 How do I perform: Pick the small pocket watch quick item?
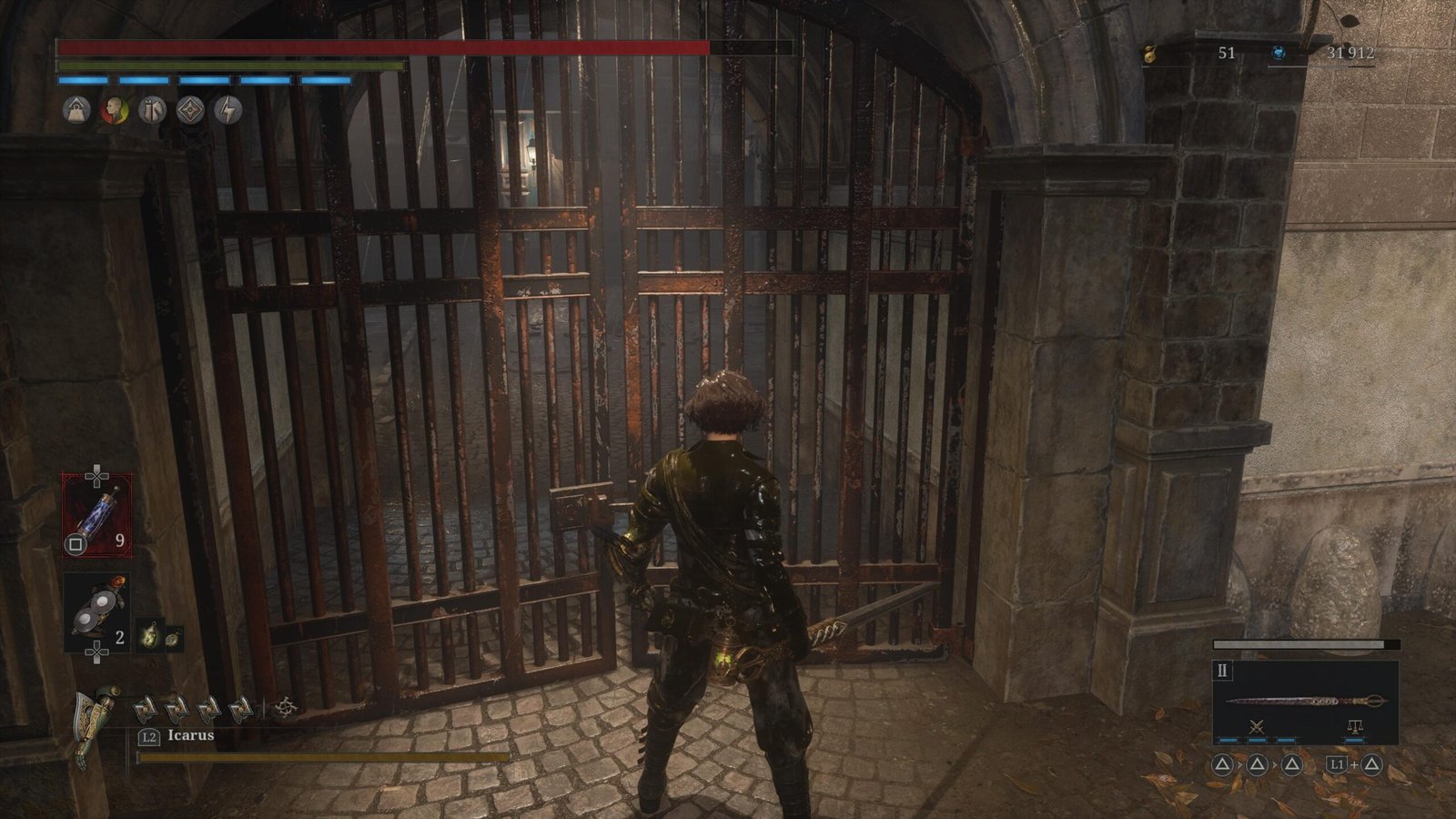(172, 638)
